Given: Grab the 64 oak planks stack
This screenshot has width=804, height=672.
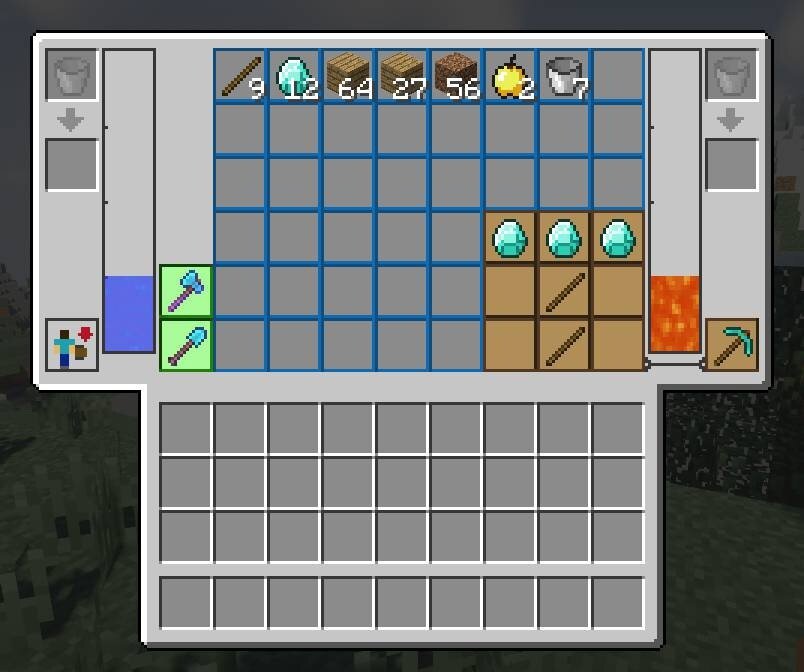Looking at the screenshot, I should [x=348, y=77].
